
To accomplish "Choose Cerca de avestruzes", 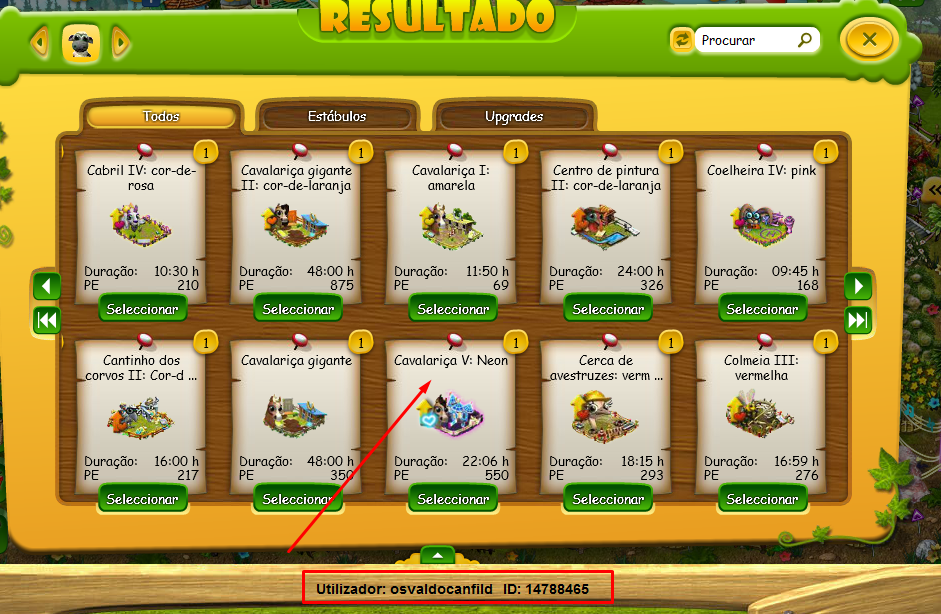I will [x=607, y=498].
